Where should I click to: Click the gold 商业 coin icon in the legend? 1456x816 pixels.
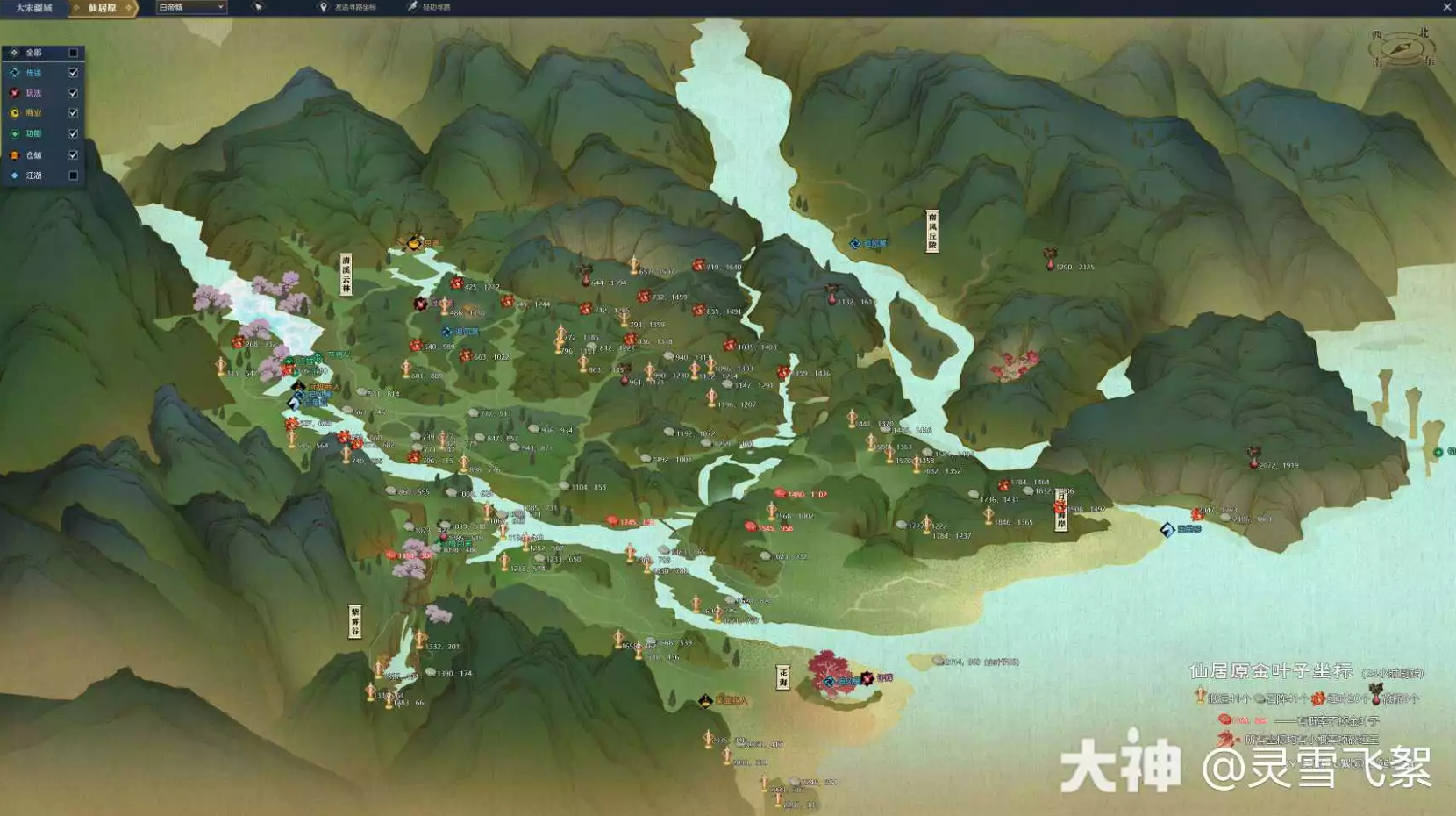coord(14,112)
